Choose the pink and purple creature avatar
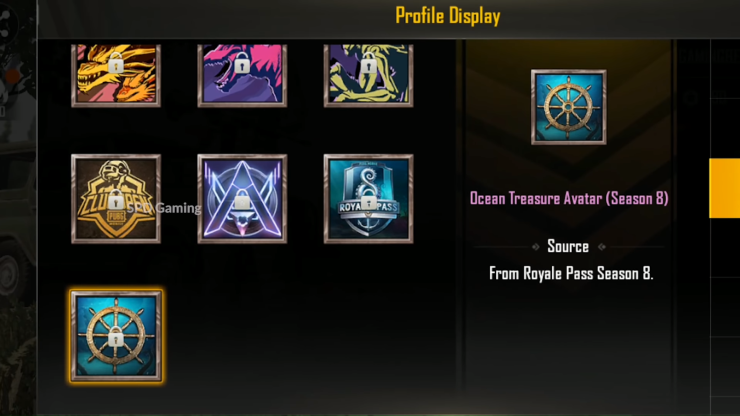 [x=242, y=73]
